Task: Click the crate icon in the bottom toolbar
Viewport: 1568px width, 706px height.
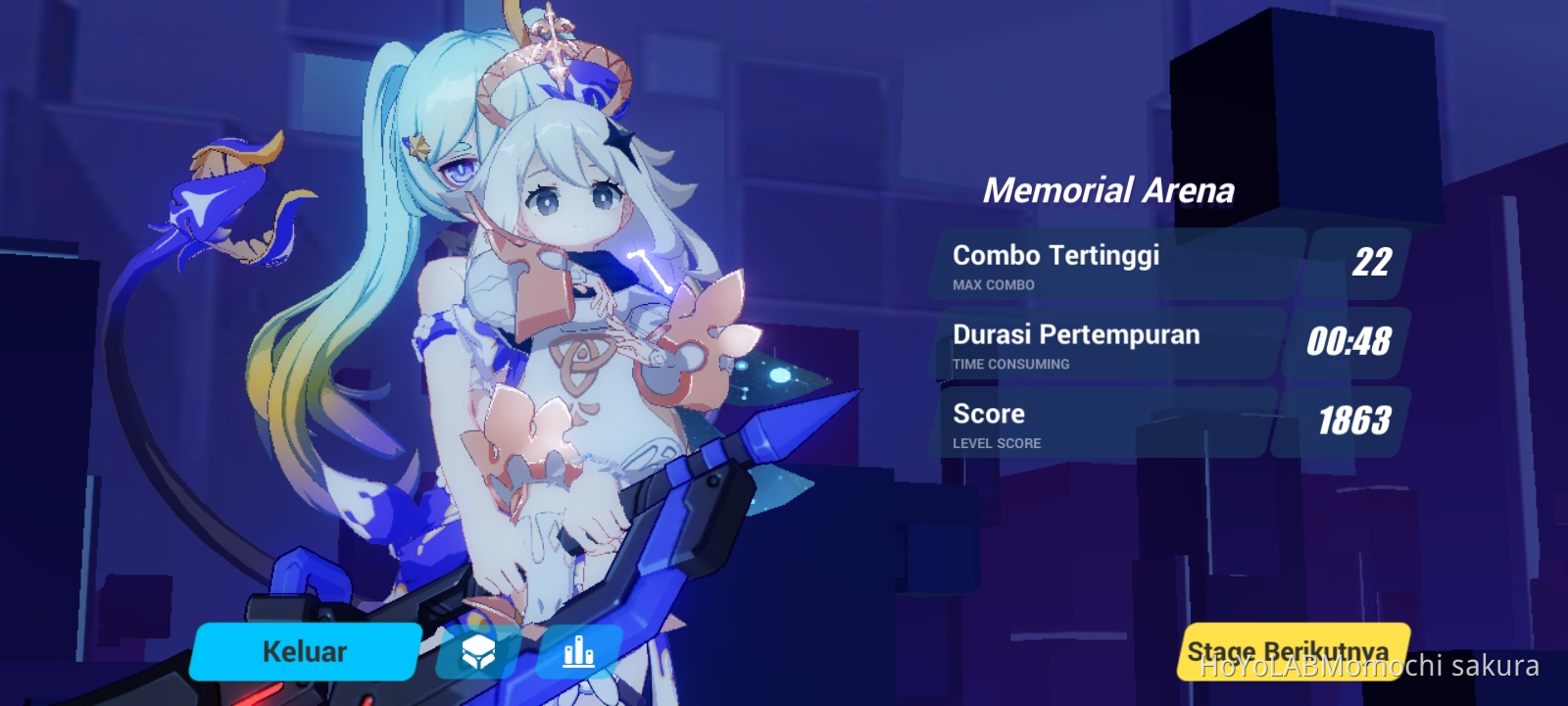Action: coord(478,650)
